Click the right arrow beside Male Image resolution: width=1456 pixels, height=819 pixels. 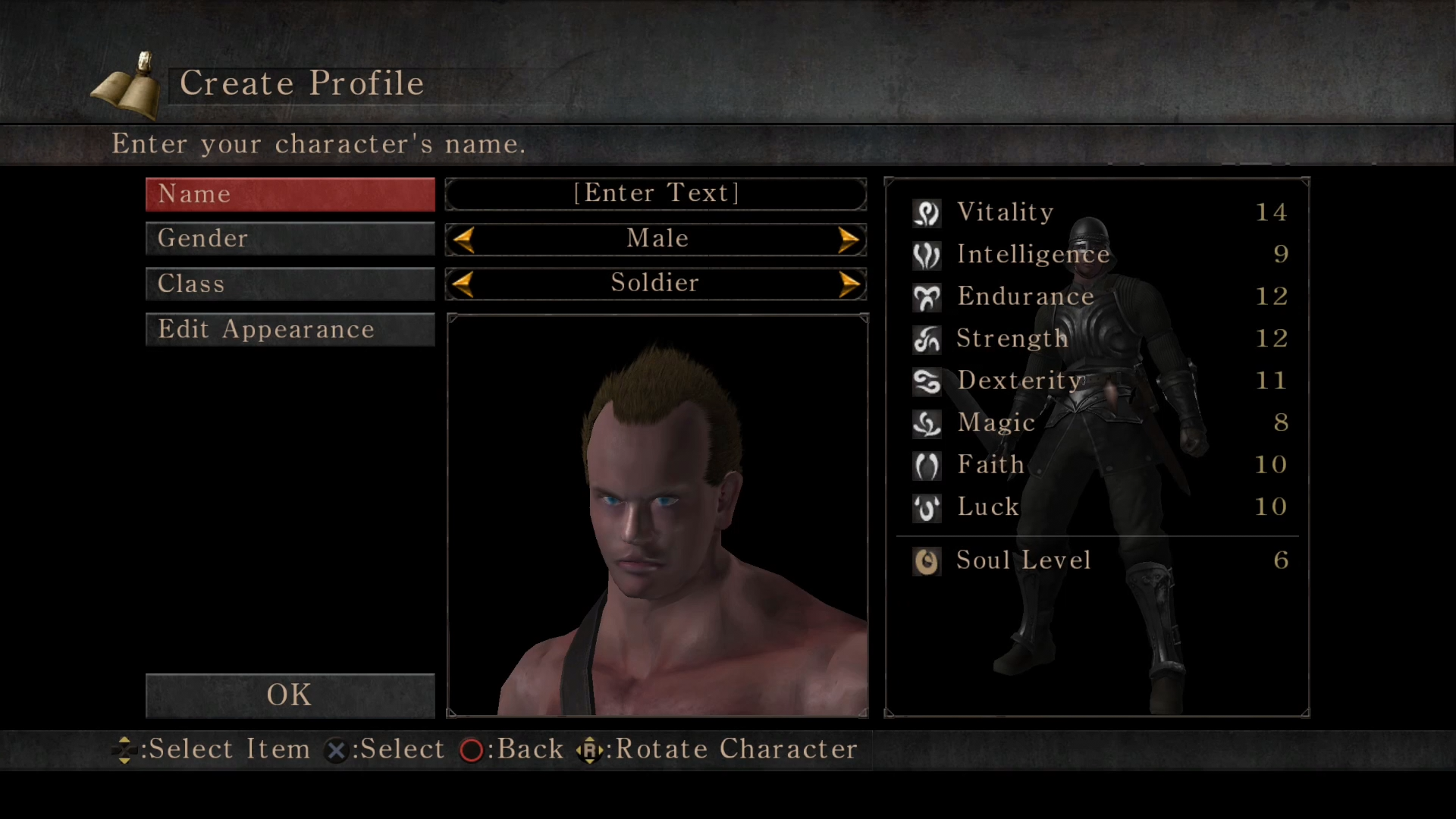click(849, 240)
